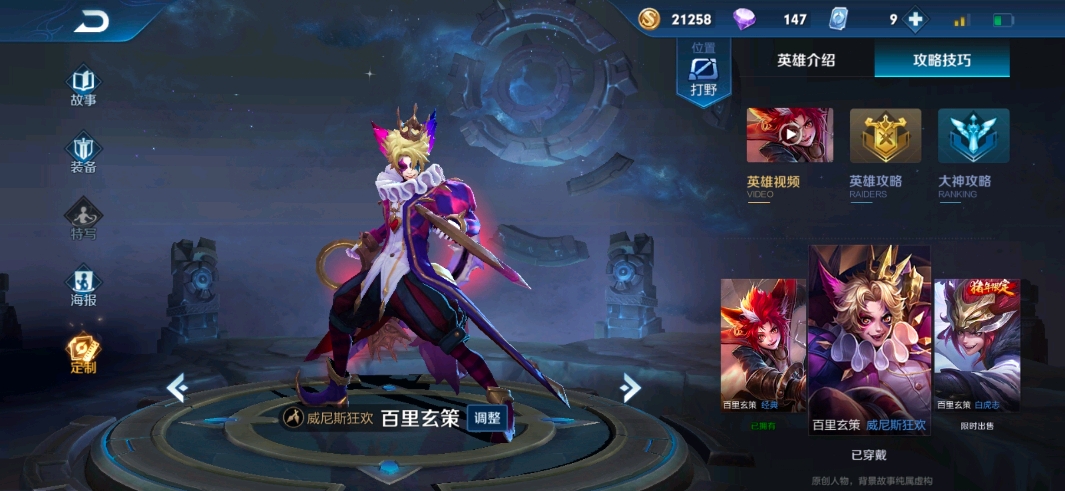Switch to the 攻略技巧 tab
This screenshot has height=491, width=1065.
941,60
